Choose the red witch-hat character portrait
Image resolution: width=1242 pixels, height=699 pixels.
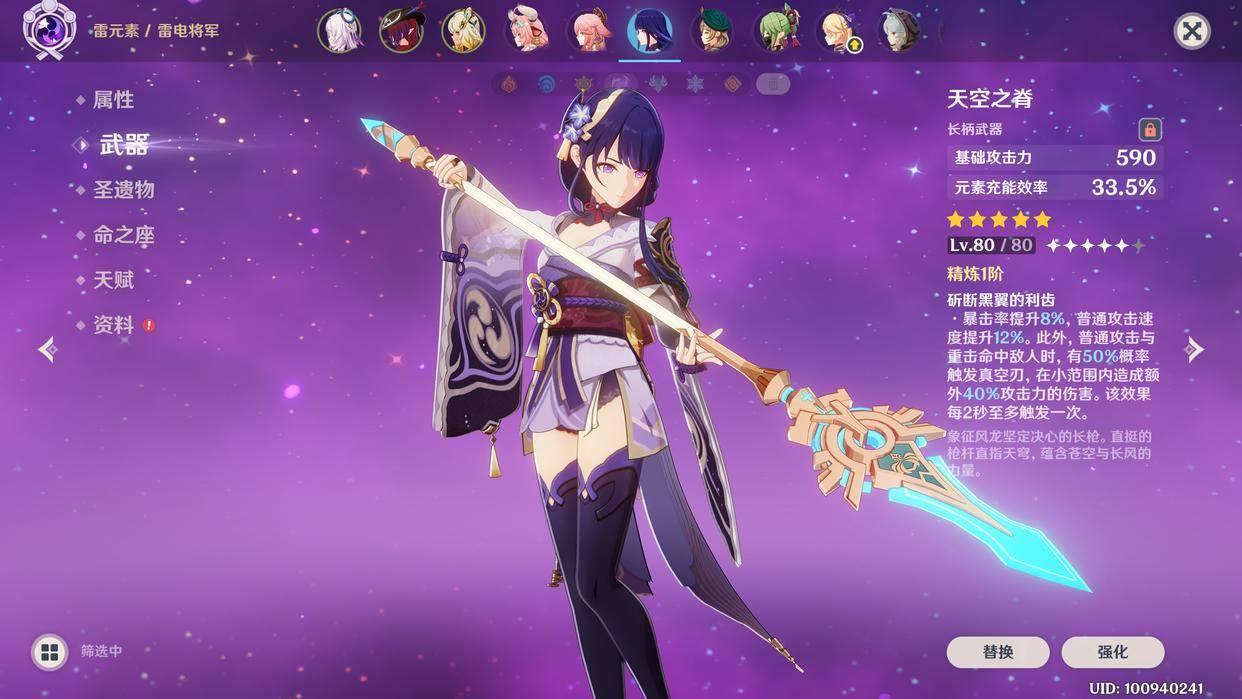[x=401, y=31]
